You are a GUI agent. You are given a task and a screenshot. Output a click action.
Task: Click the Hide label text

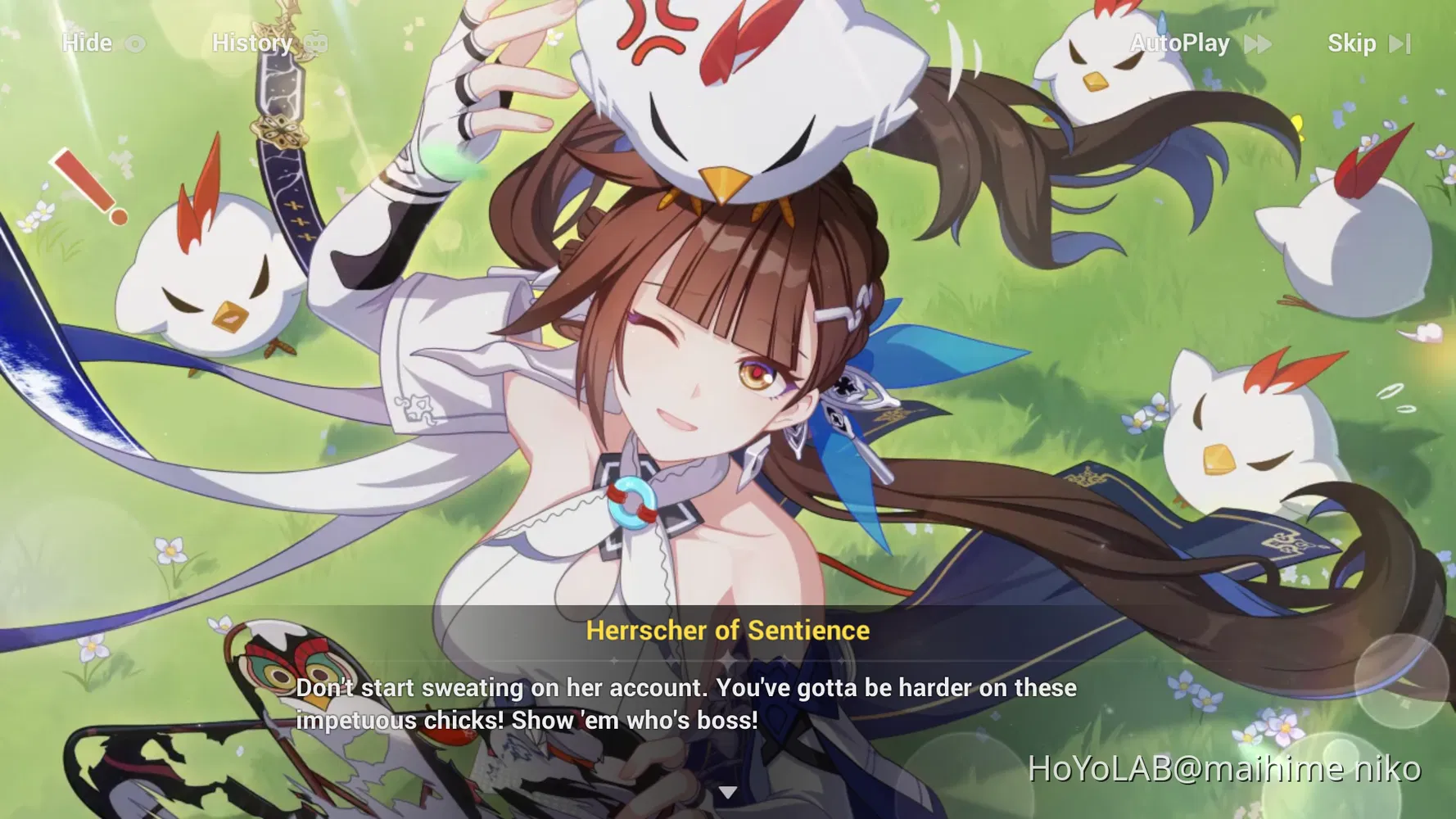[88, 43]
